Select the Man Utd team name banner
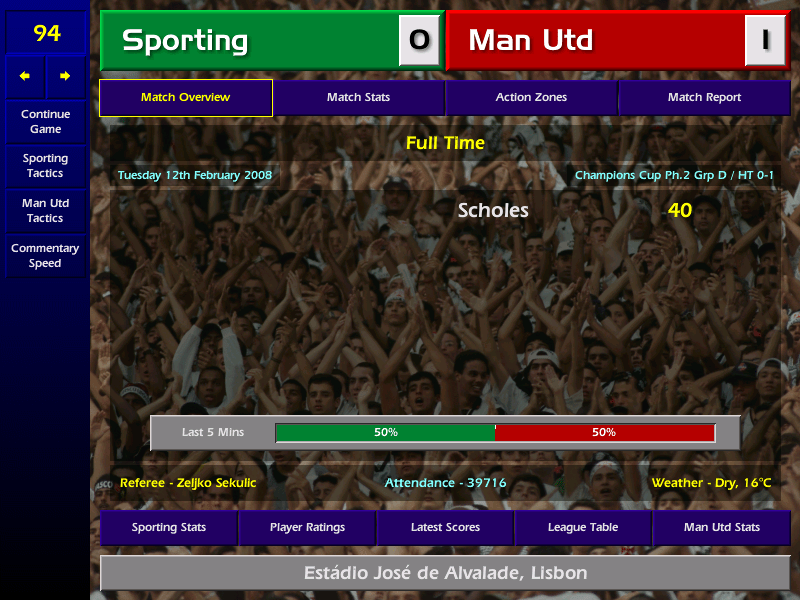Image resolution: width=800 pixels, height=600 pixels. 596,41
